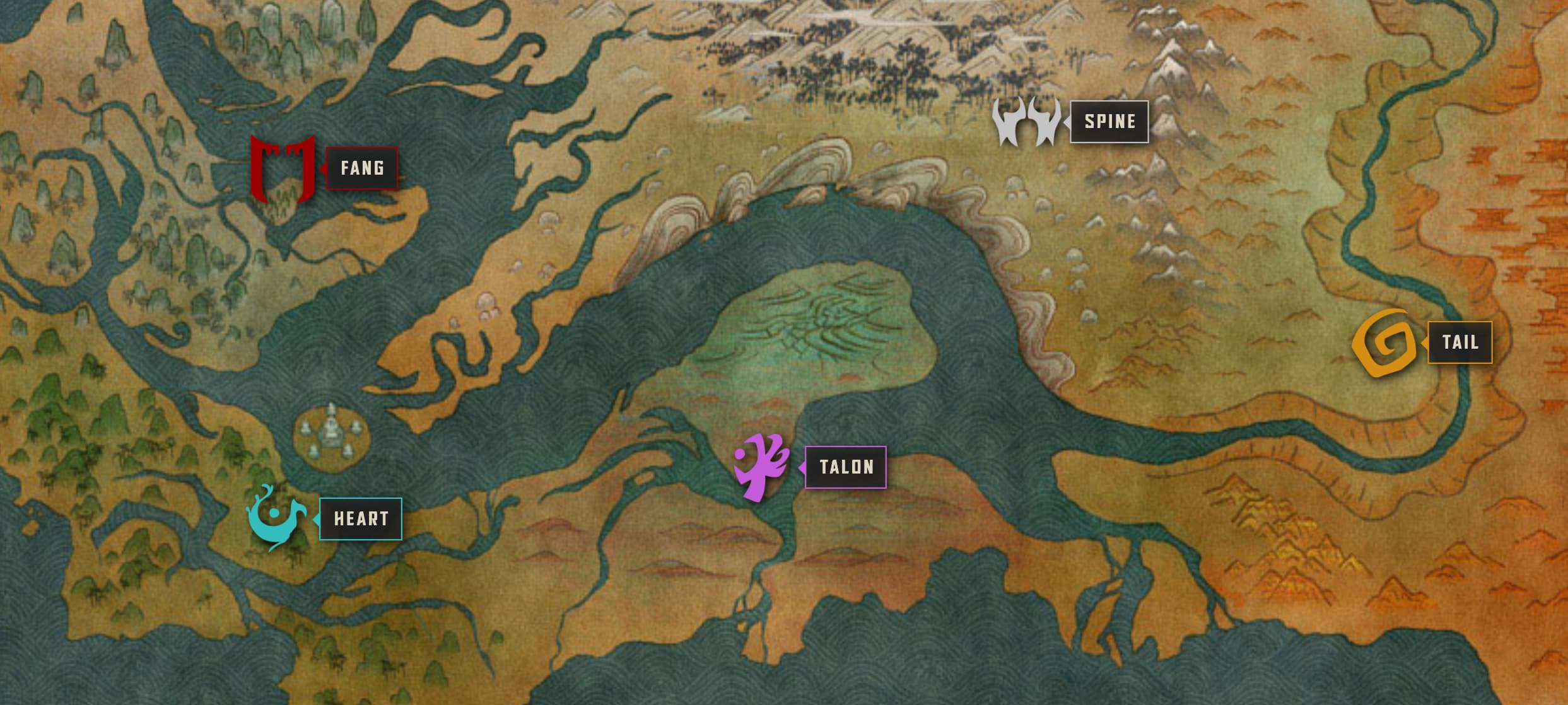Select the TAIL region label
The width and height of the screenshot is (1568, 705).
click(1460, 342)
